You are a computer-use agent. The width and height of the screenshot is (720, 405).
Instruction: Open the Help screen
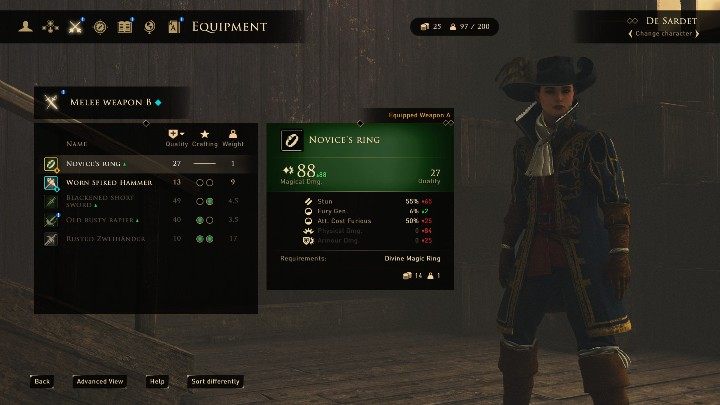tap(157, 381)
